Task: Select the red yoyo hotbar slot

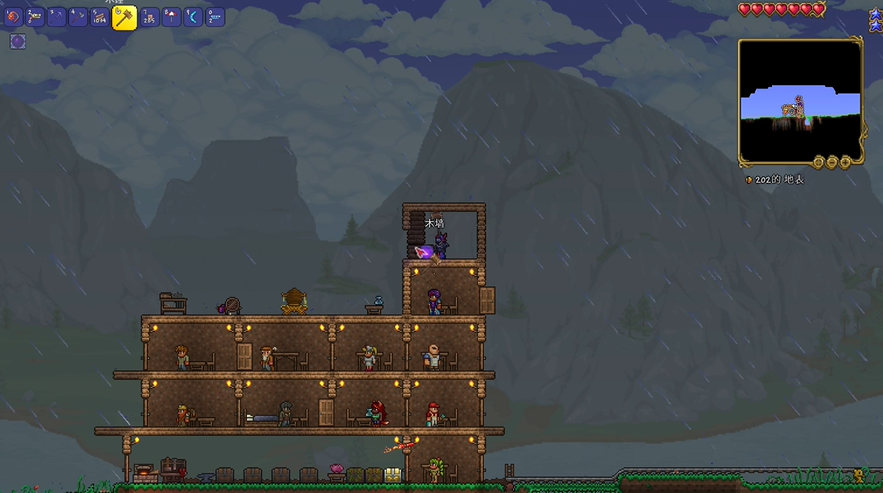Action: (13, 17)
